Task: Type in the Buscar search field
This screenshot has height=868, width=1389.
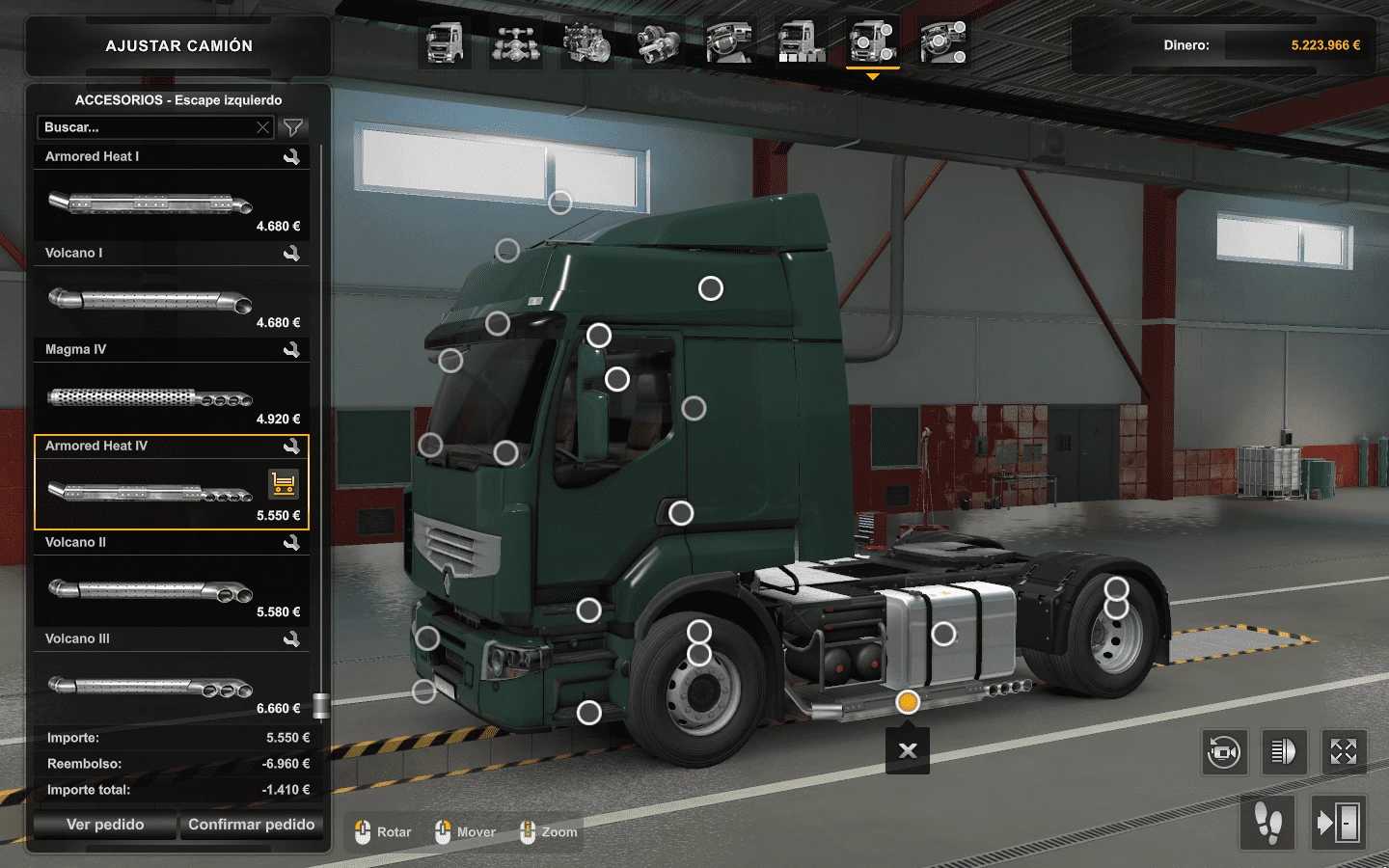Action: point(145,127)
